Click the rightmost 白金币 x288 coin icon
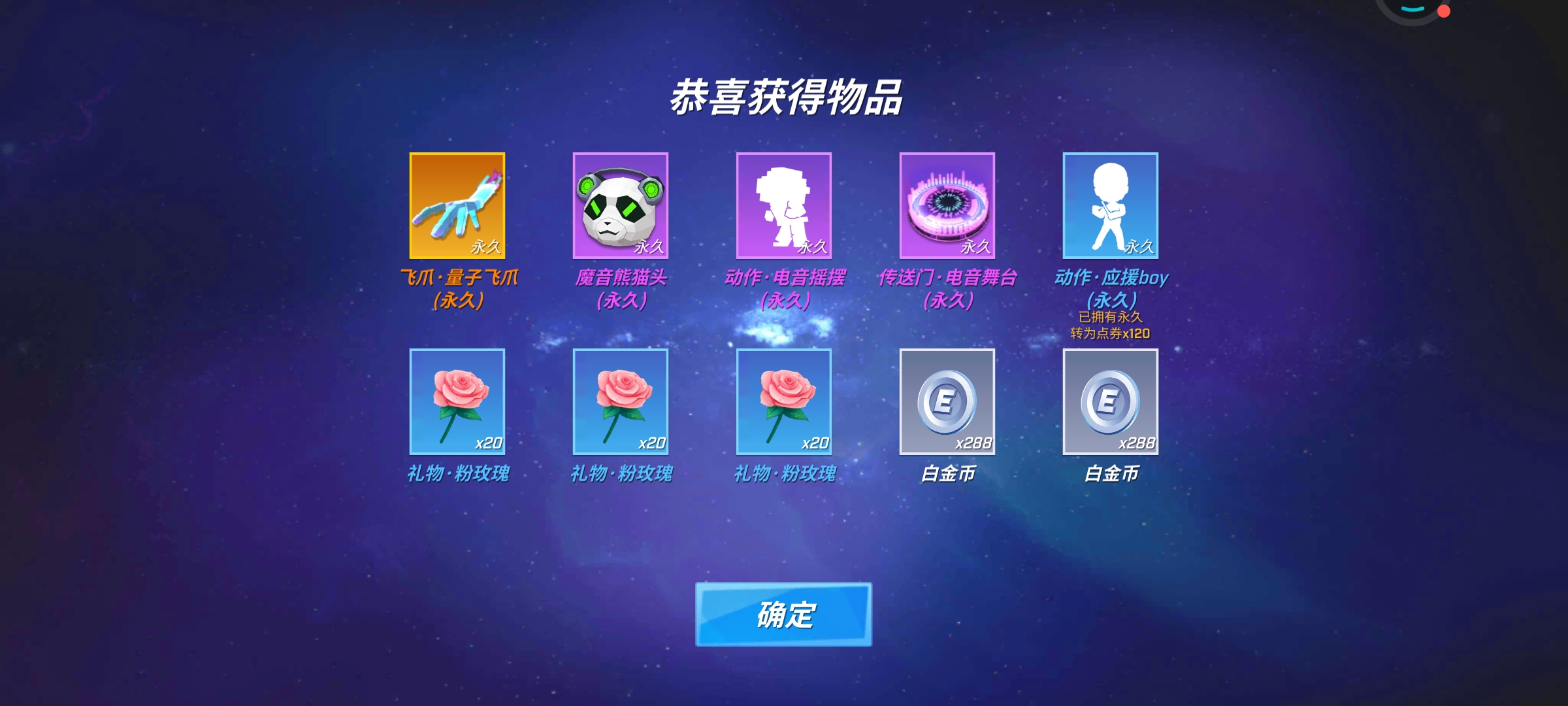 pyautogui.click(x=1109, y=402)
